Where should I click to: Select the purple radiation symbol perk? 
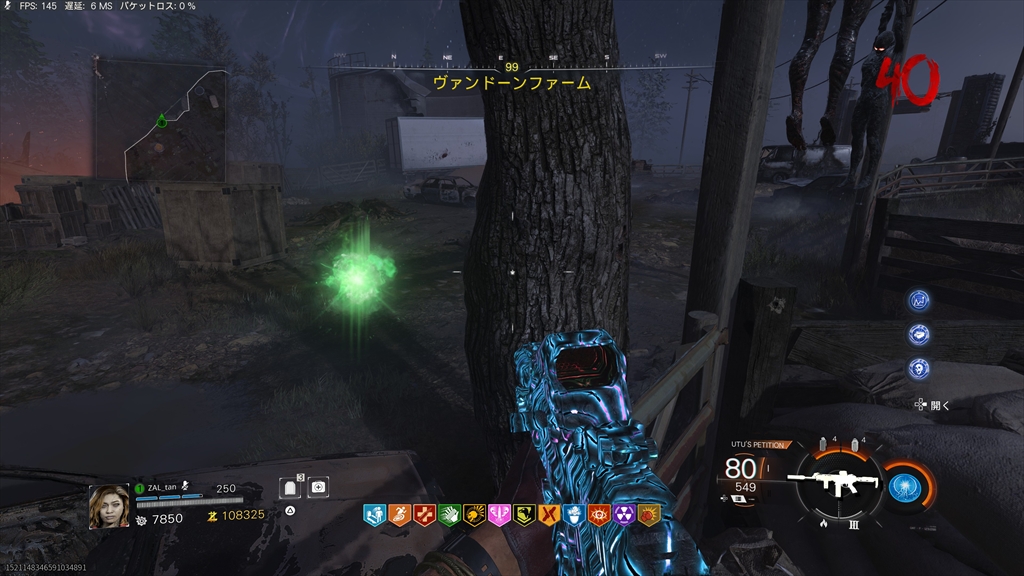click(x=624, y=515)
